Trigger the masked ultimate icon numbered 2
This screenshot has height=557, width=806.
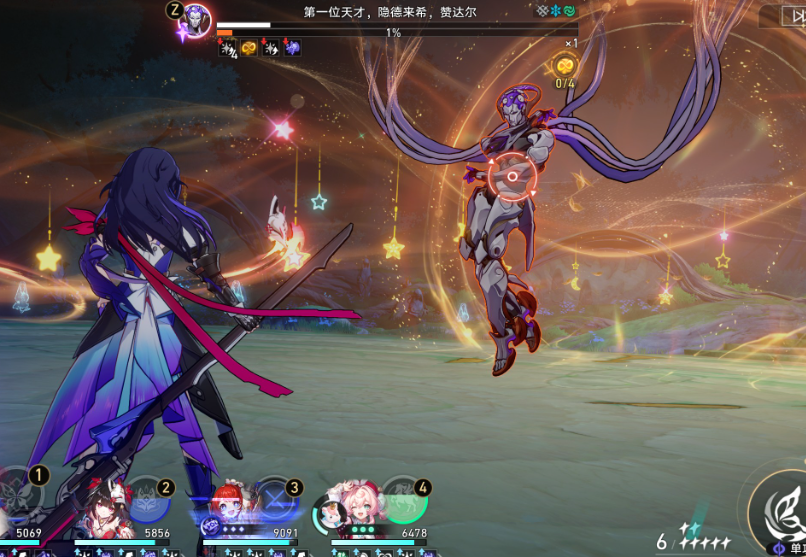(146, 500)
